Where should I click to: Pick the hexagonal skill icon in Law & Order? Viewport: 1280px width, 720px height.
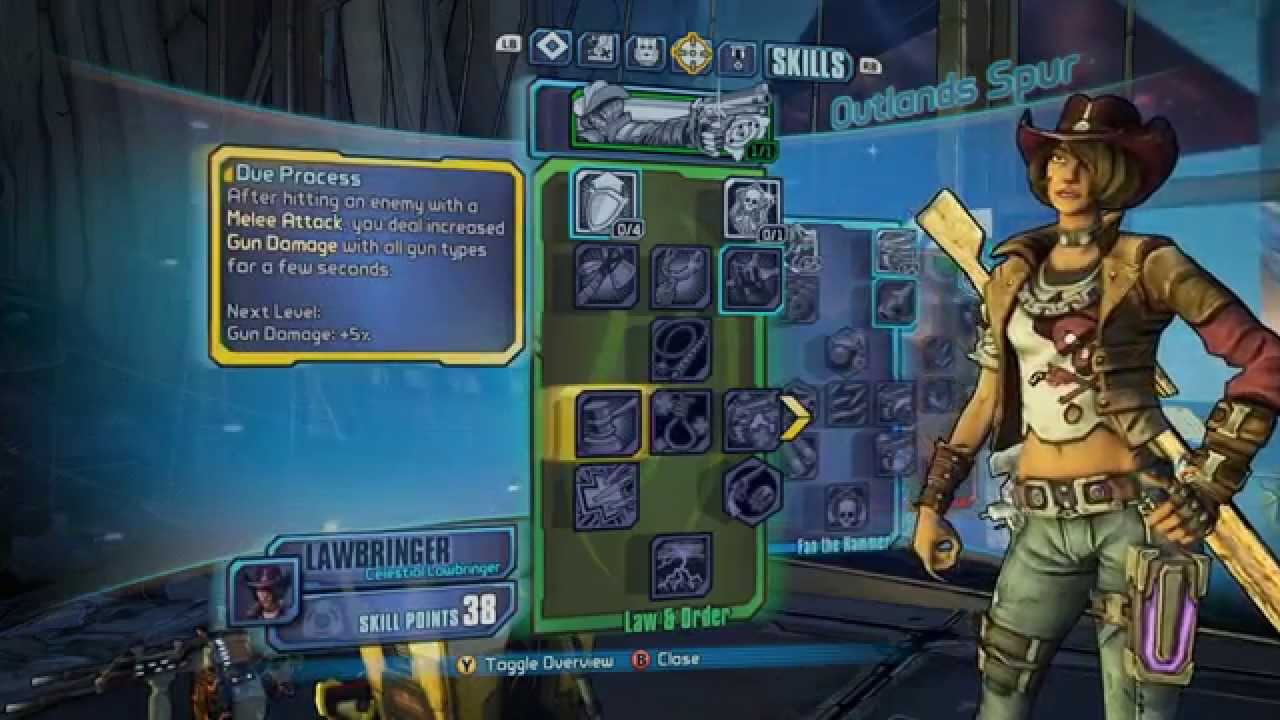(752, 492)
